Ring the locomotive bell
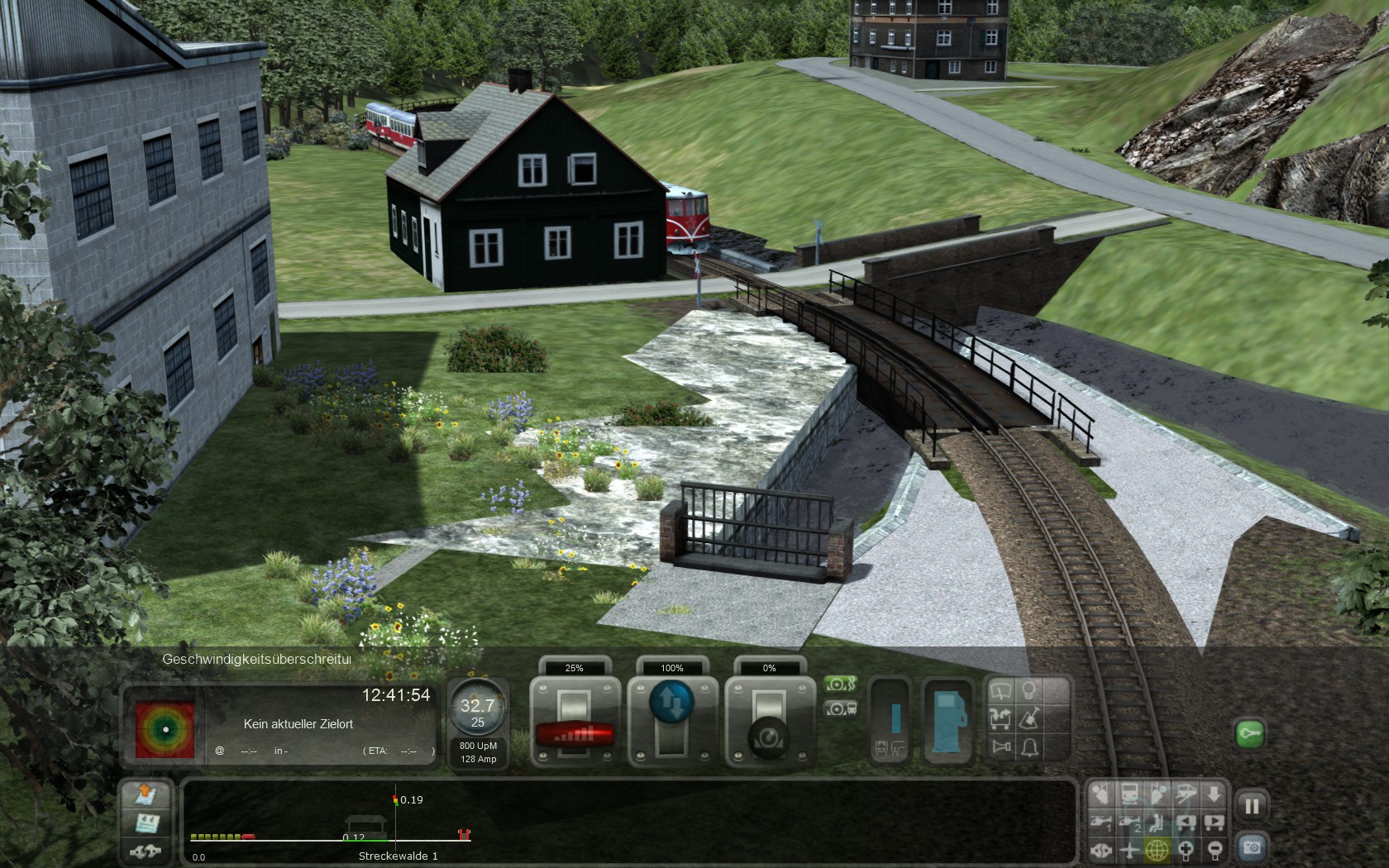 [x=1029, y=748]
